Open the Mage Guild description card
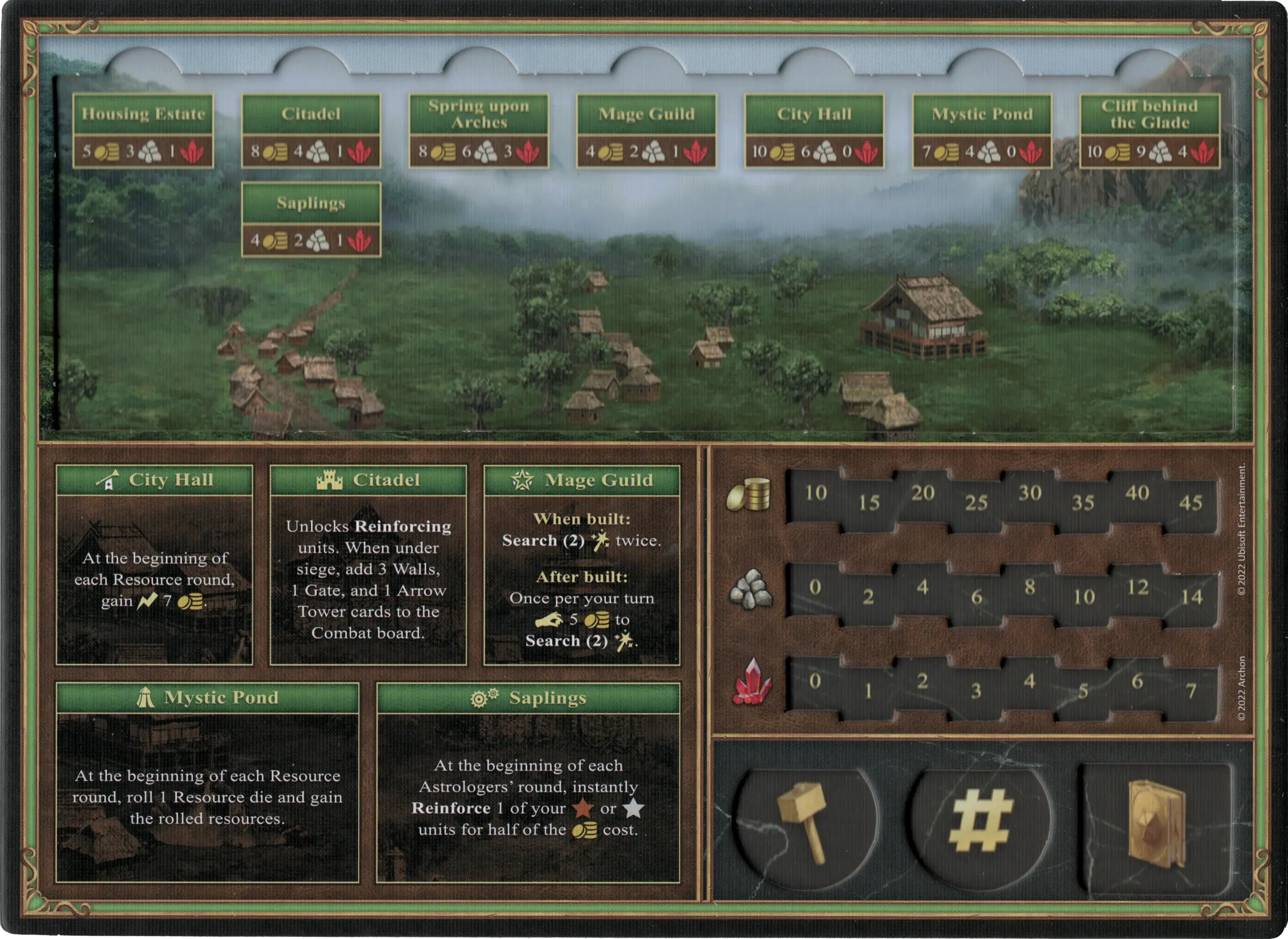This screenshot has height=939, width=1288. pyautogui.click(x=582, y=565)
